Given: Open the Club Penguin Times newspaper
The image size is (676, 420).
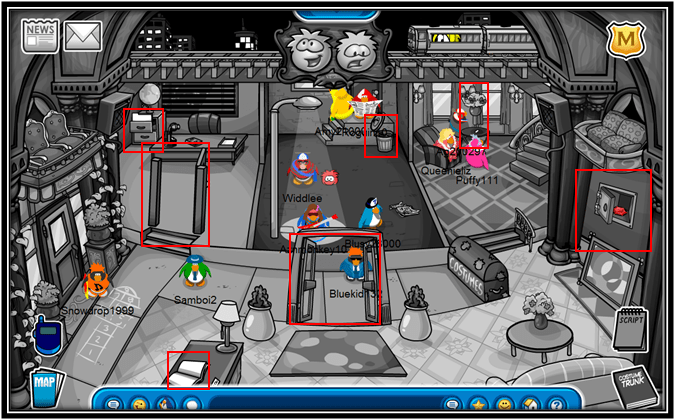Looking at the screenshot, I should [40, 35].
